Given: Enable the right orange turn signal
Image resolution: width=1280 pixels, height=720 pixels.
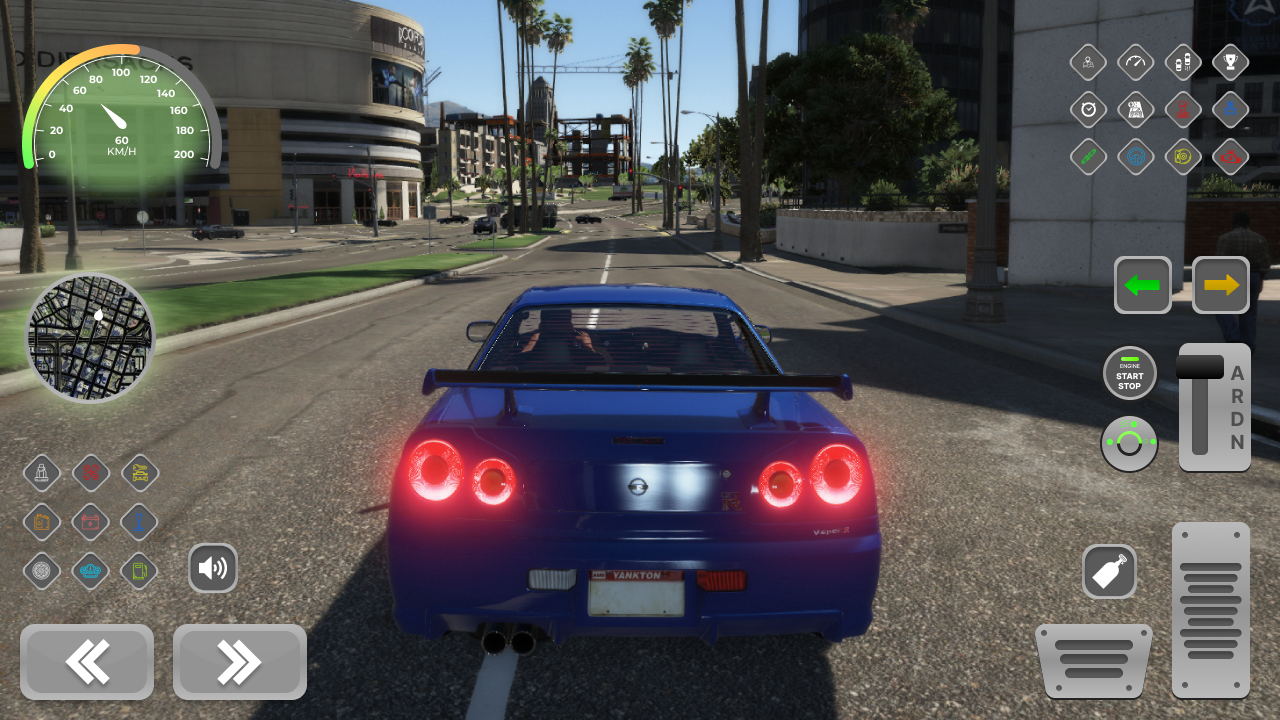Looking at the screenshot, I should point(1220,285).
